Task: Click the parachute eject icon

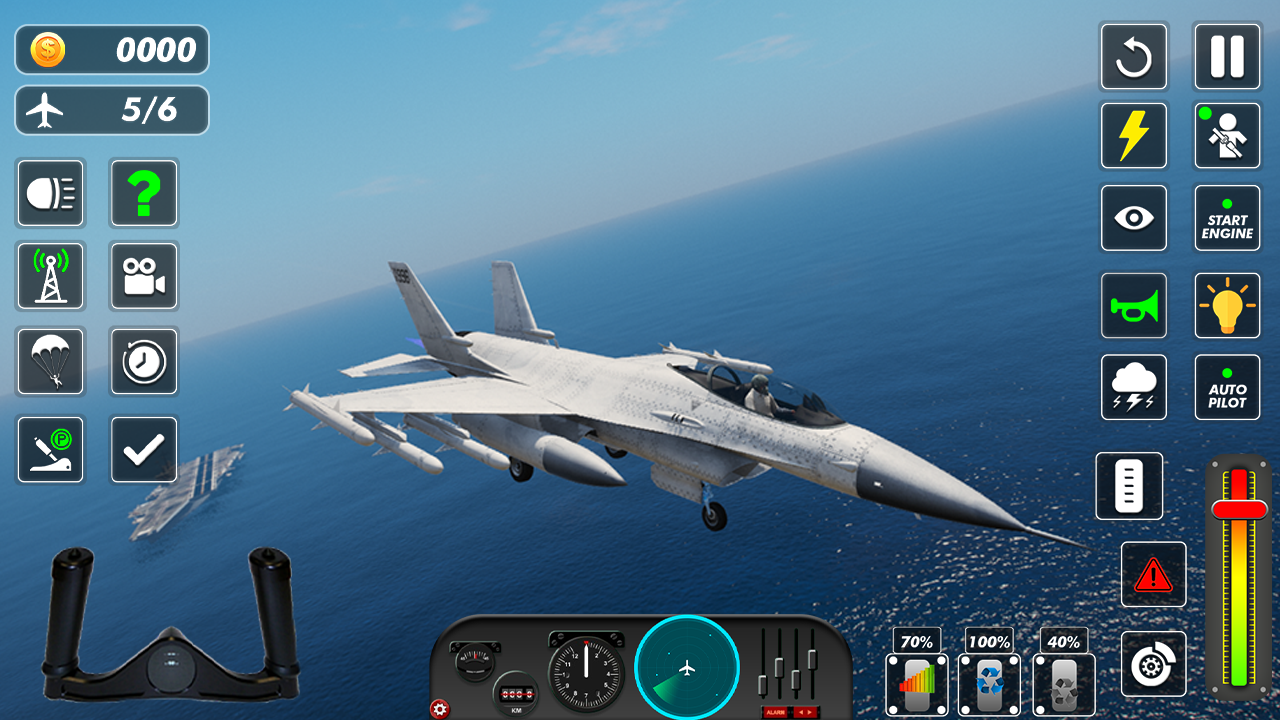Action: point(50,362)
